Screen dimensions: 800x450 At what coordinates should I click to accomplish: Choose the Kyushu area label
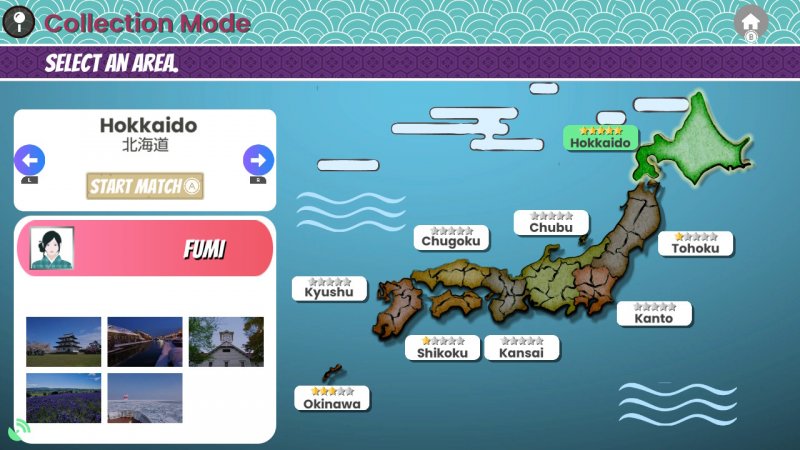pyautogui.click(x=329, y=289)
